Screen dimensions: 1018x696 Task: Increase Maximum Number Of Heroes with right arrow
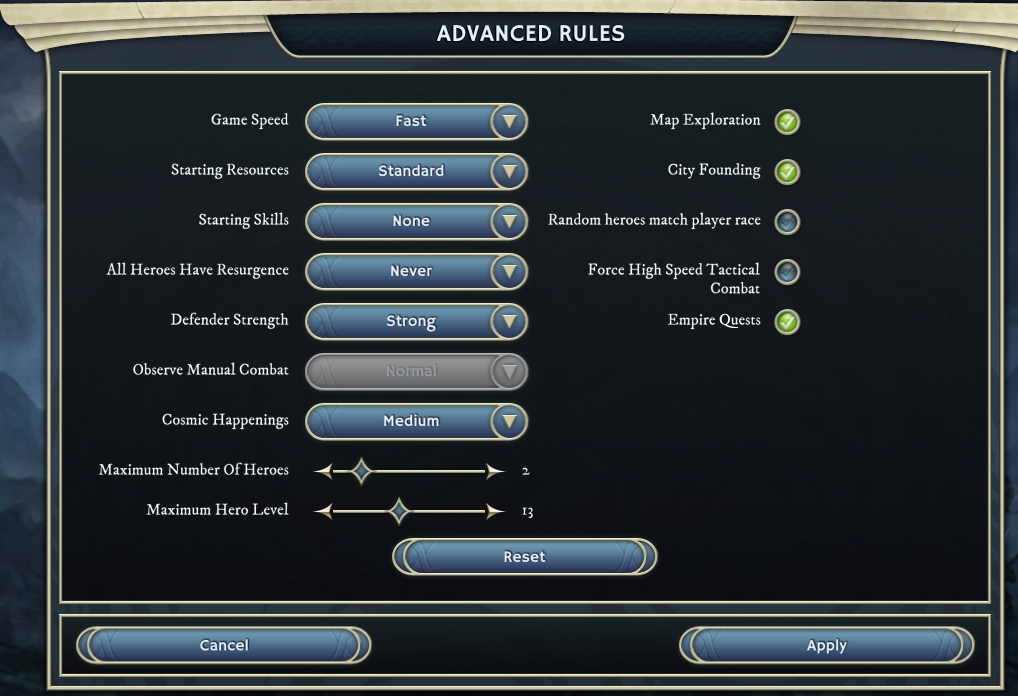click(494, 471)
